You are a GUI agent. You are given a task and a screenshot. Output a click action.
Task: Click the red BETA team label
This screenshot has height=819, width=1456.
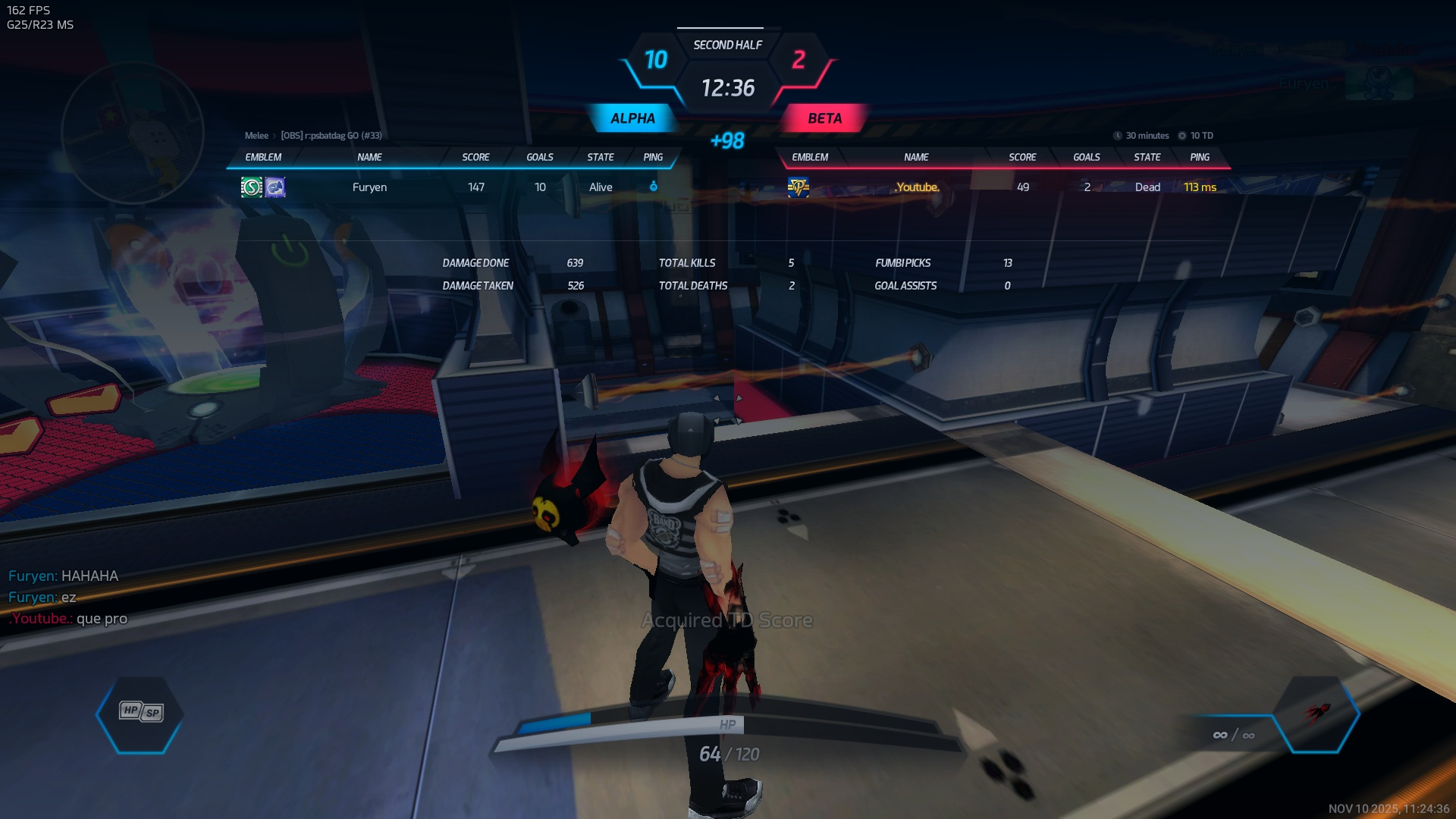(824, 118)
